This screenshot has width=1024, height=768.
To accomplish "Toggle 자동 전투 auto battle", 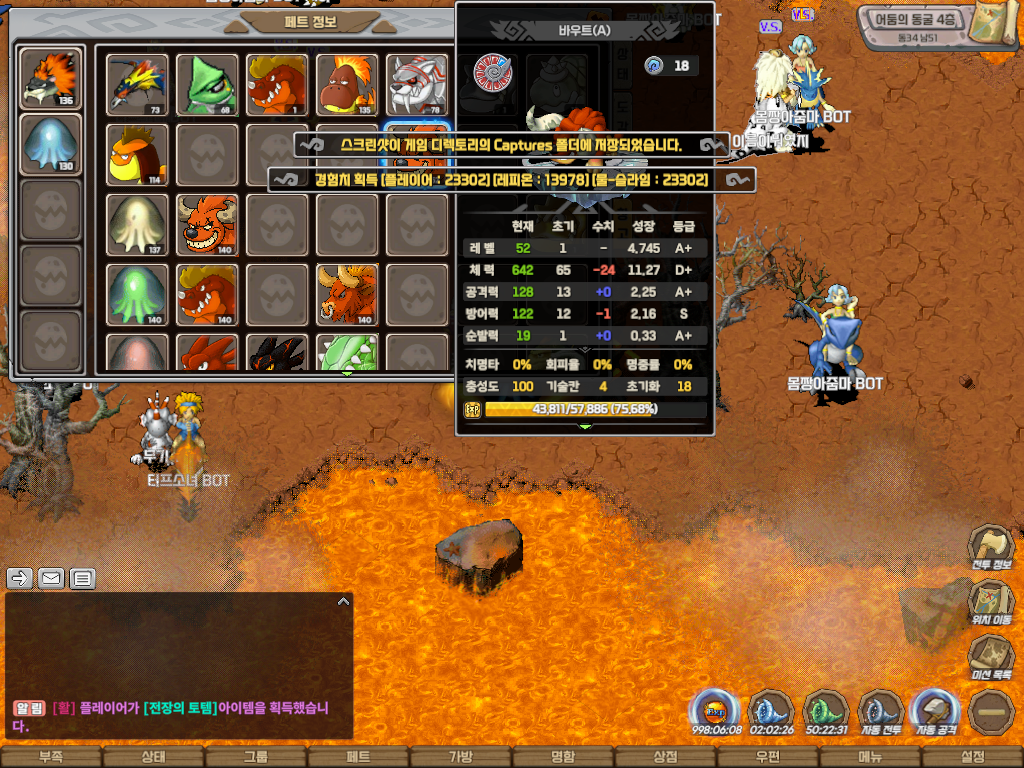I will pyautogui.click(x=881, y=712).
